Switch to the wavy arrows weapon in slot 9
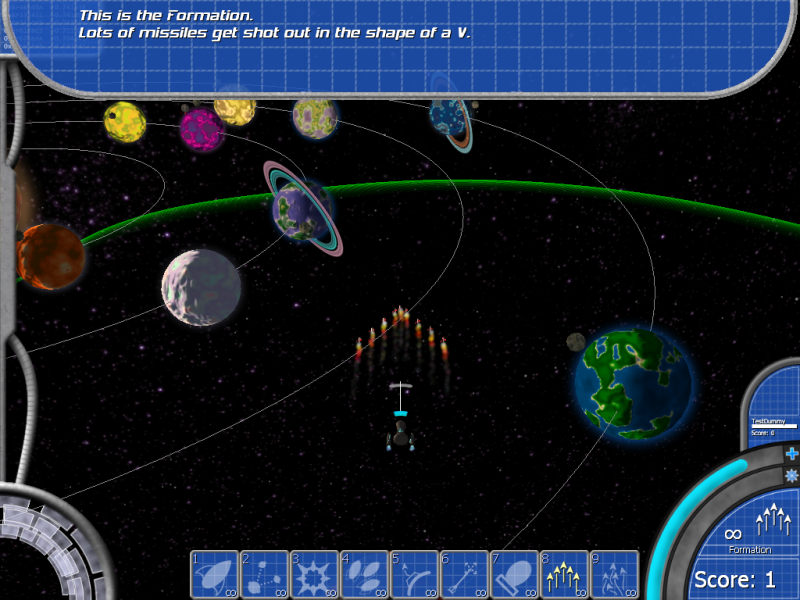800x600 pixels. coord(615,575)
